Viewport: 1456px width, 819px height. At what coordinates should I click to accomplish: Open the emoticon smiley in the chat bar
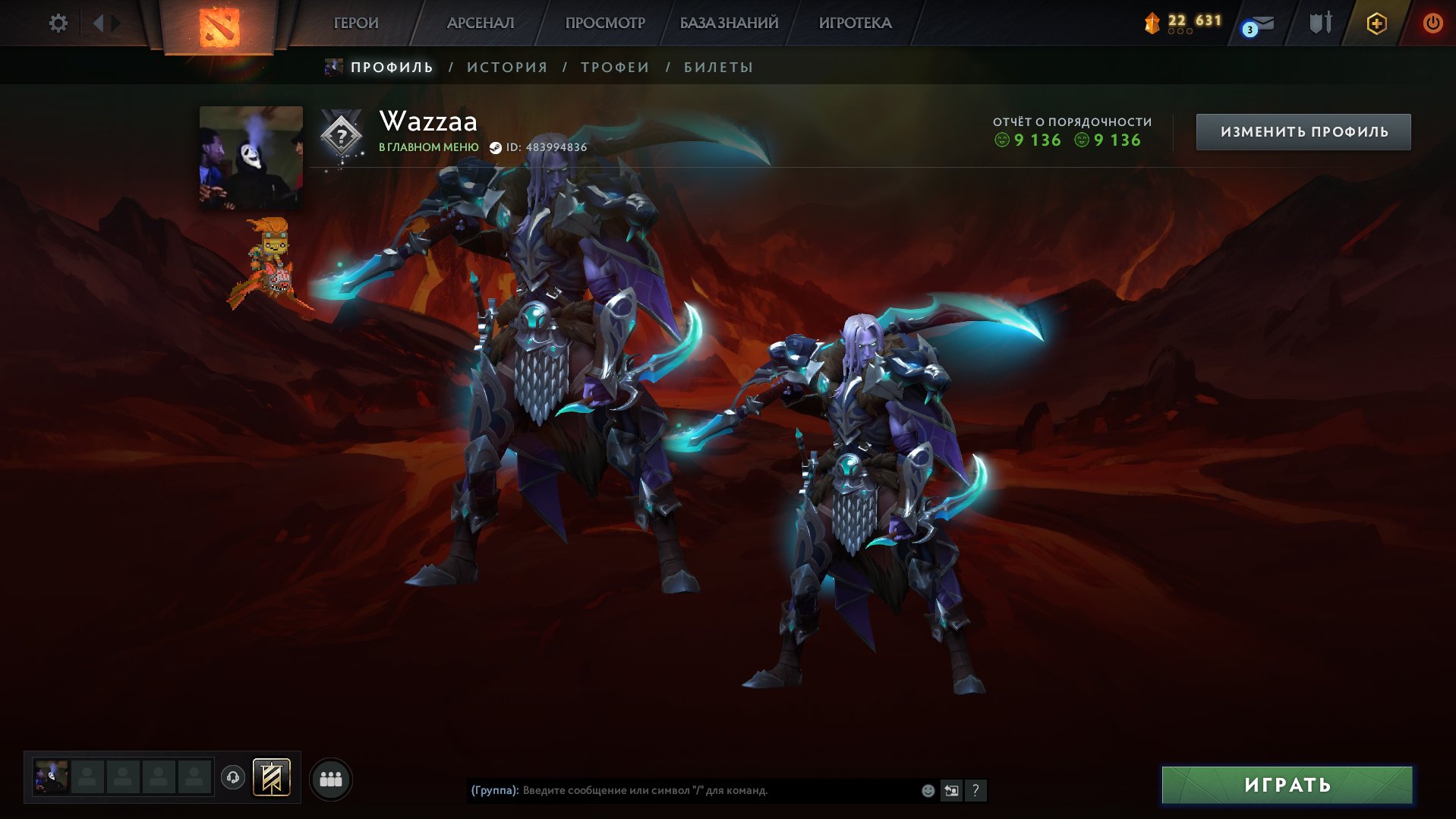[x=928, y=790]
